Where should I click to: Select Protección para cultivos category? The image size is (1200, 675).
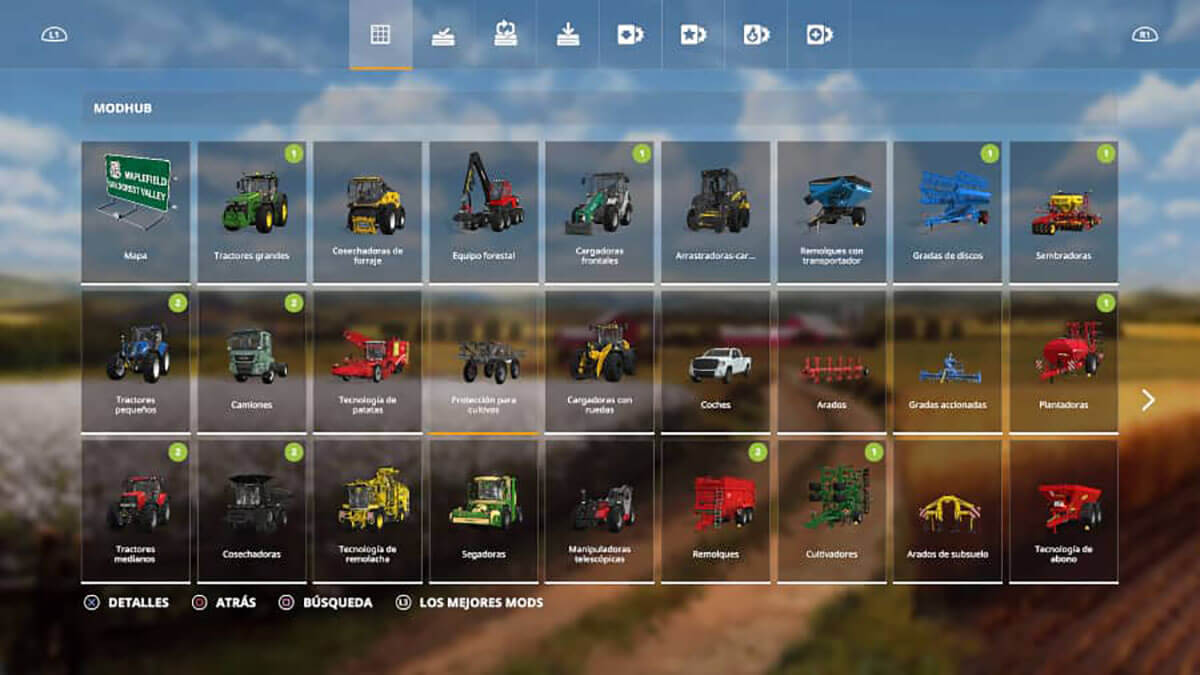click(484, 361)
